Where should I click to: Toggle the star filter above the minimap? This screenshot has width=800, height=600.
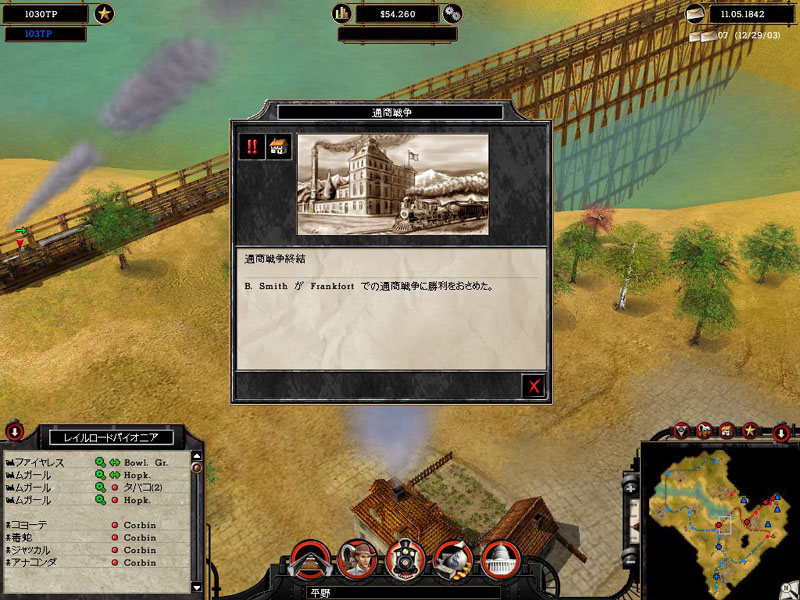coord(748,430)
